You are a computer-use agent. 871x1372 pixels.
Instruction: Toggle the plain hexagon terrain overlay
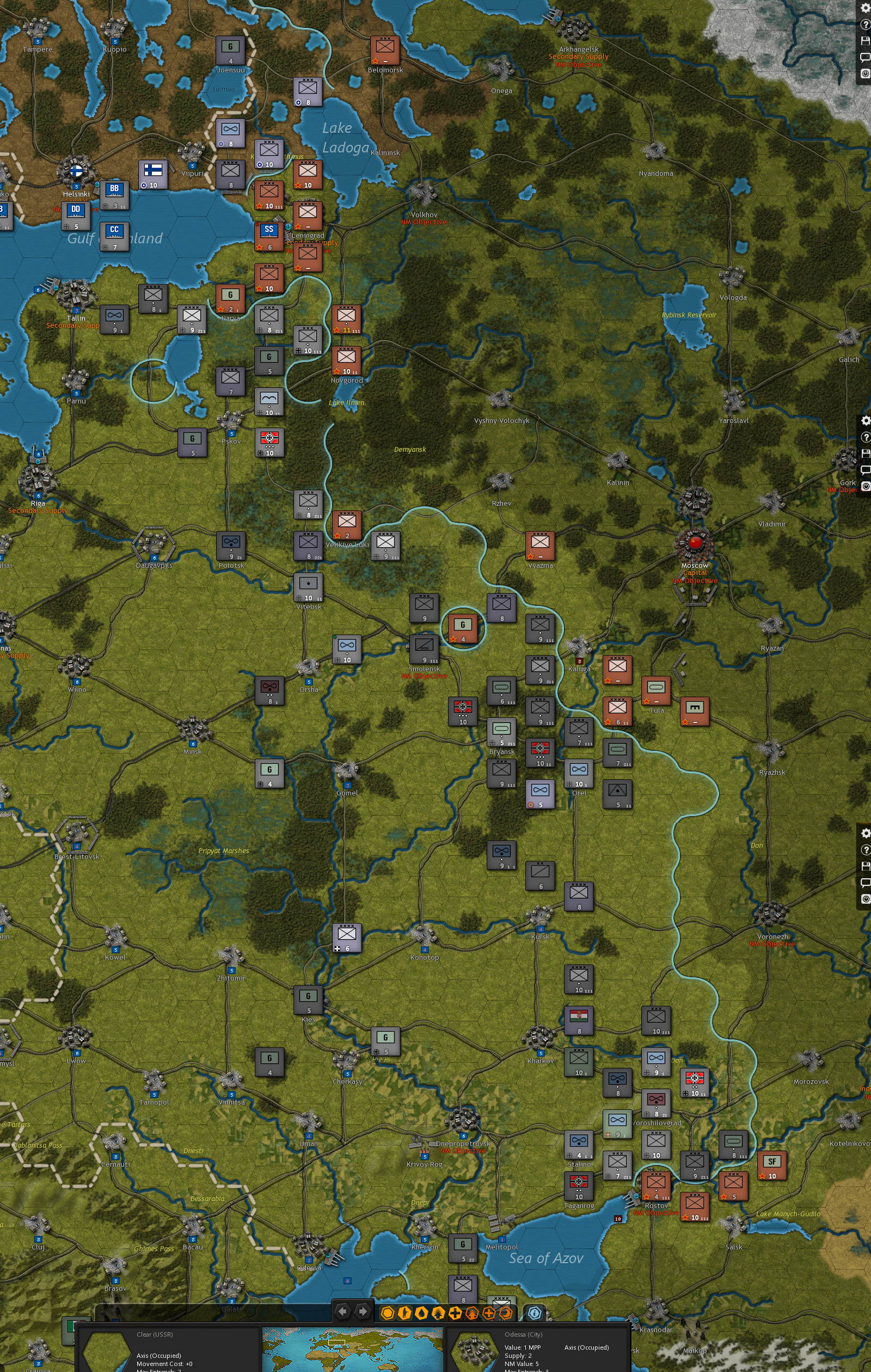click(389, 1311)
